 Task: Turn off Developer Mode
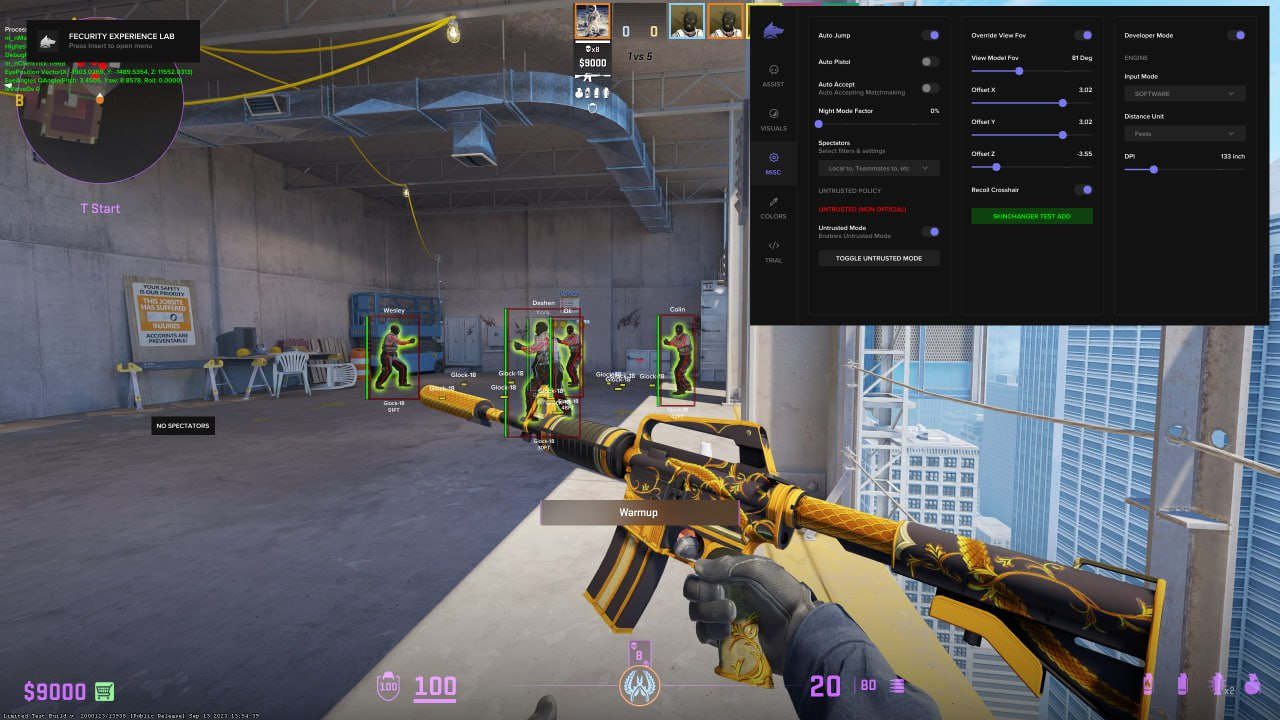point(1236,35)
